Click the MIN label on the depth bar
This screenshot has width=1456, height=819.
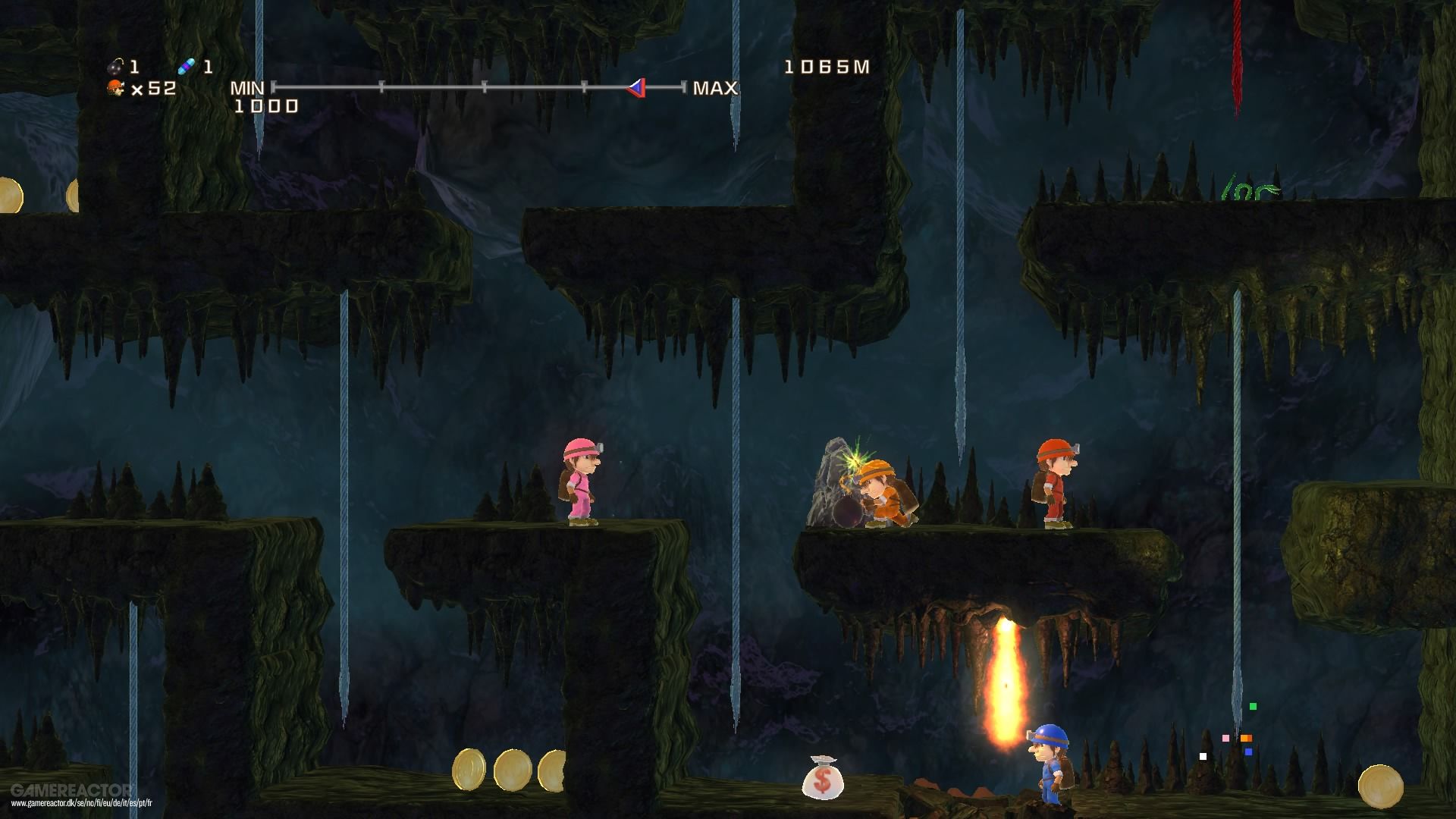[247, 89]
